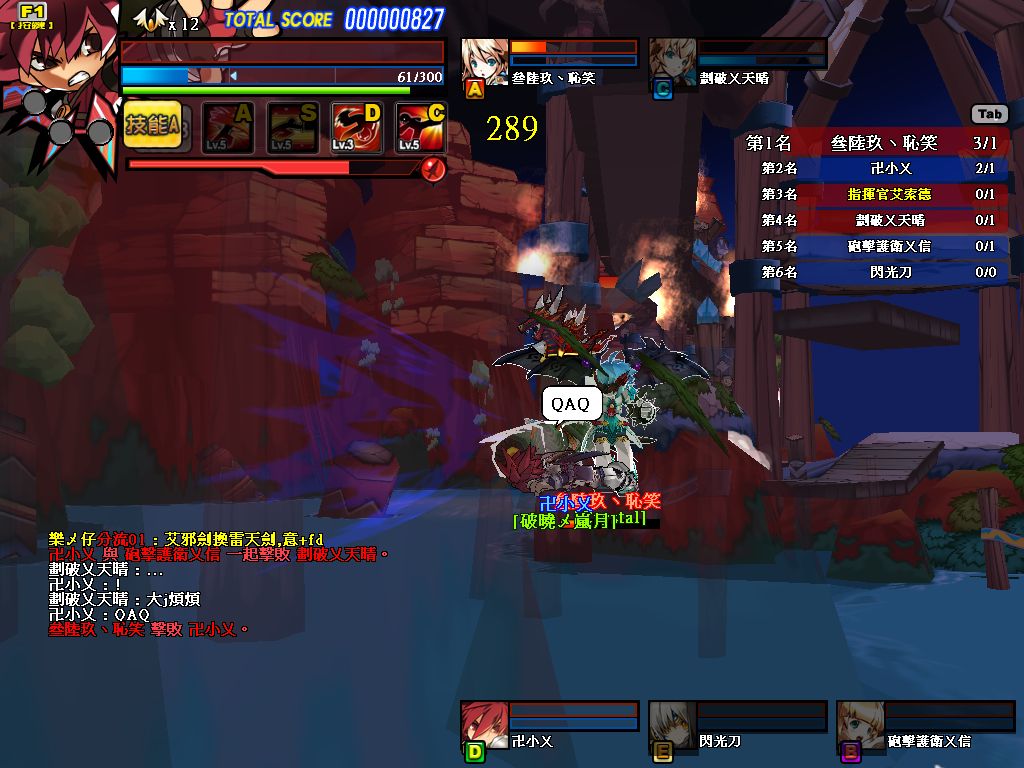Cast the Lv.5 skill in slot C
1024x768 pixels.
[421, 128]
